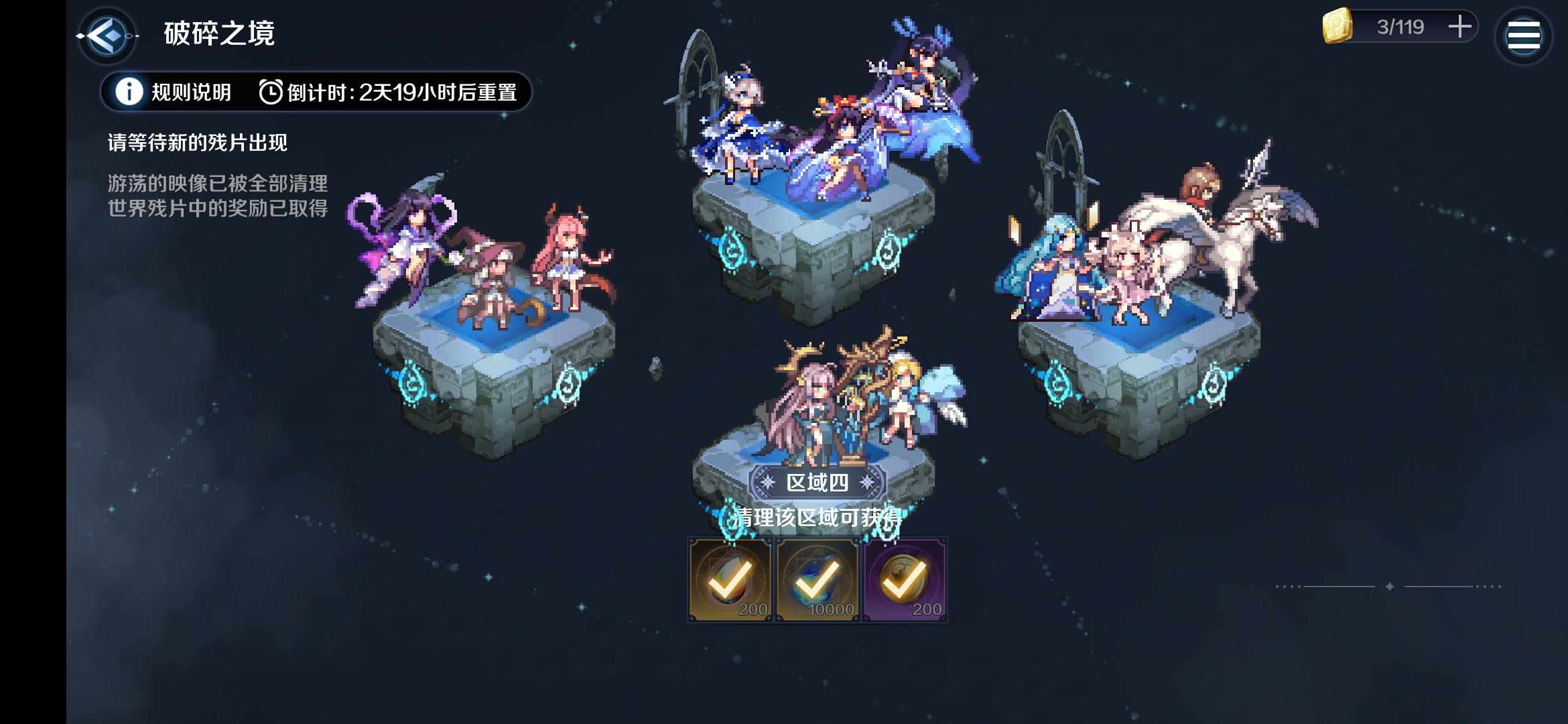Open the info icon beside 规则说明
The image size is (1568, 724).
tap(128, 93)
